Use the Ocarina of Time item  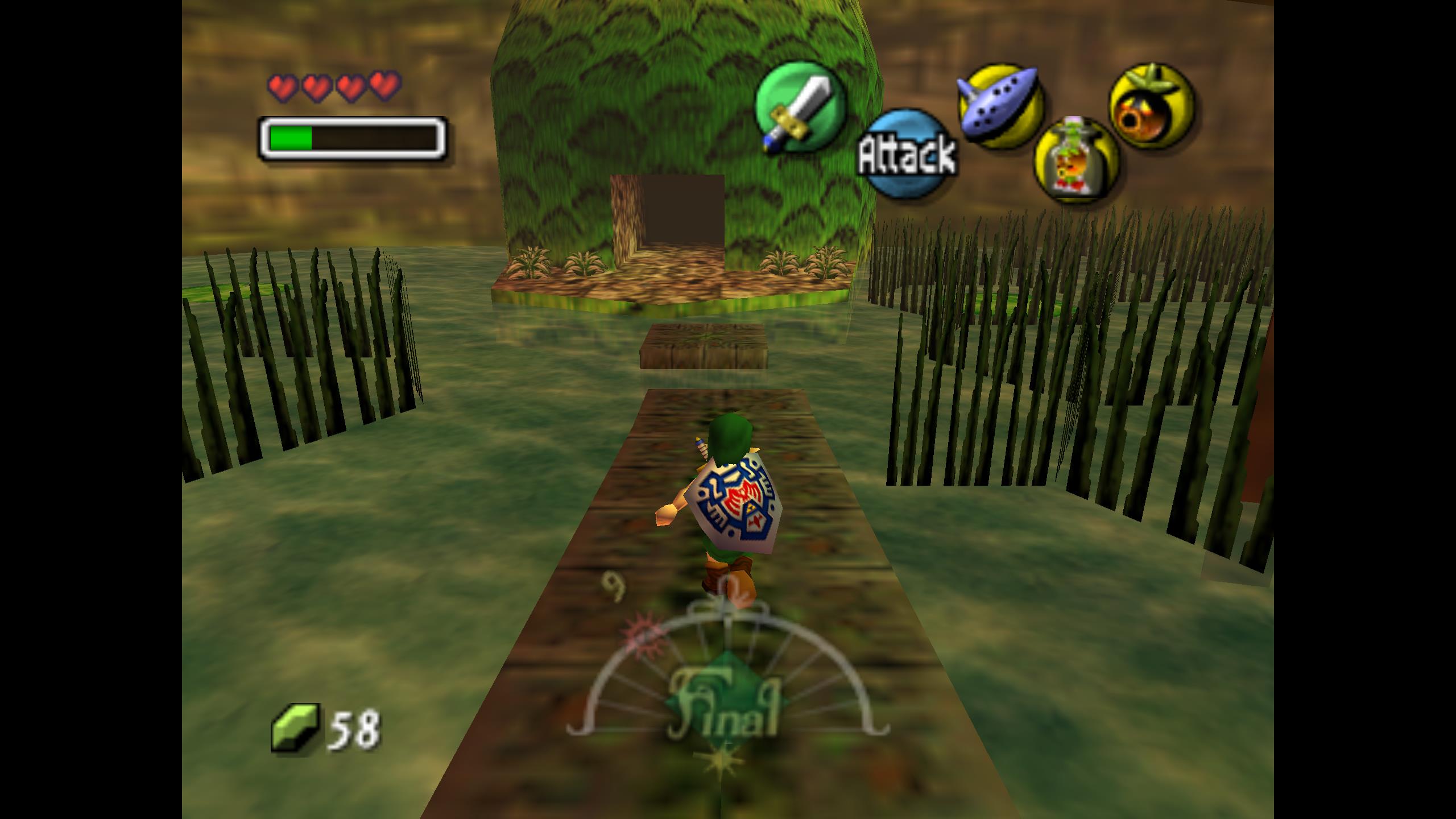[x=1000, y=106]
